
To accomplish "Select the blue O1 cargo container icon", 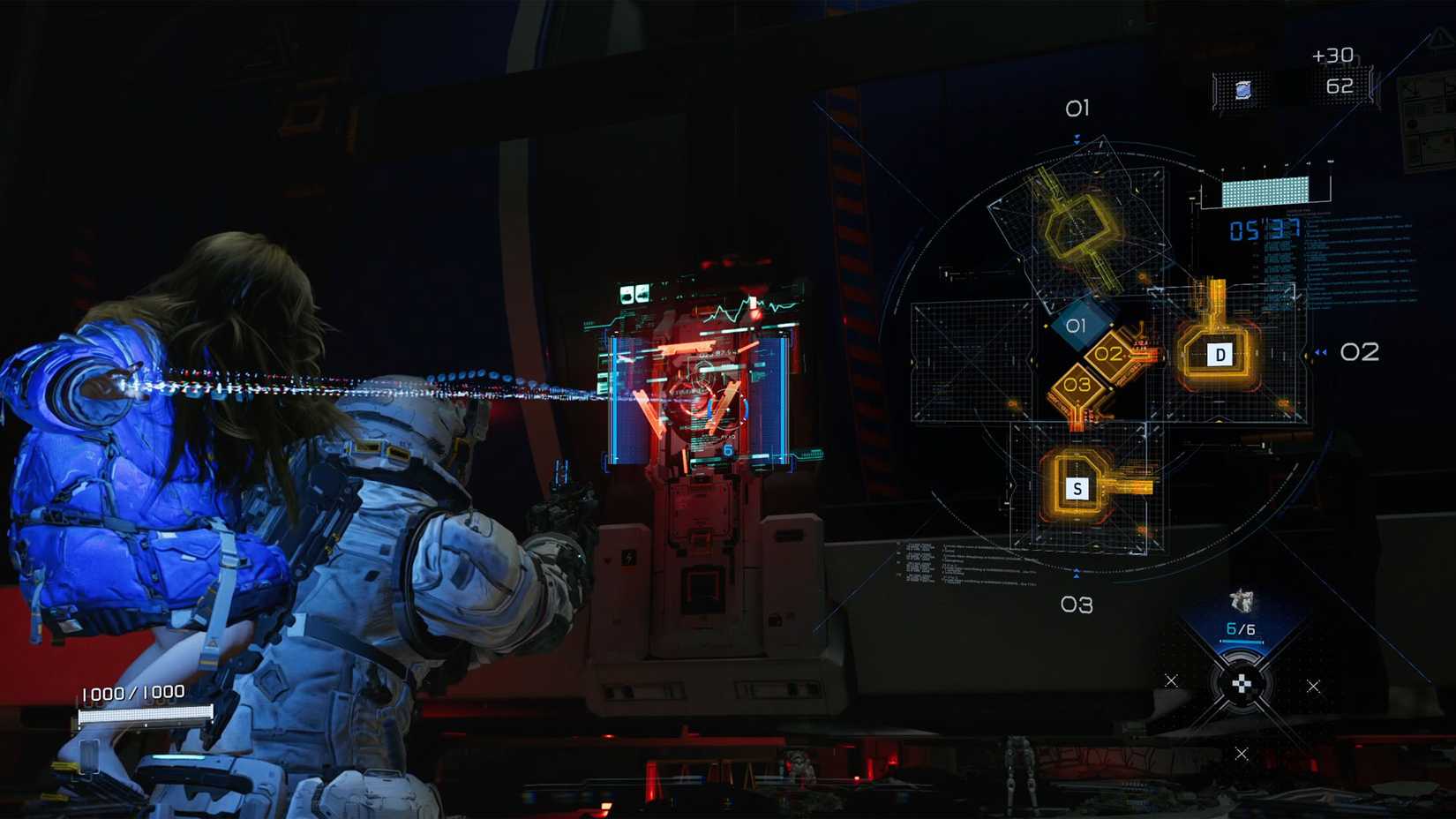I will coord(1077,326).
